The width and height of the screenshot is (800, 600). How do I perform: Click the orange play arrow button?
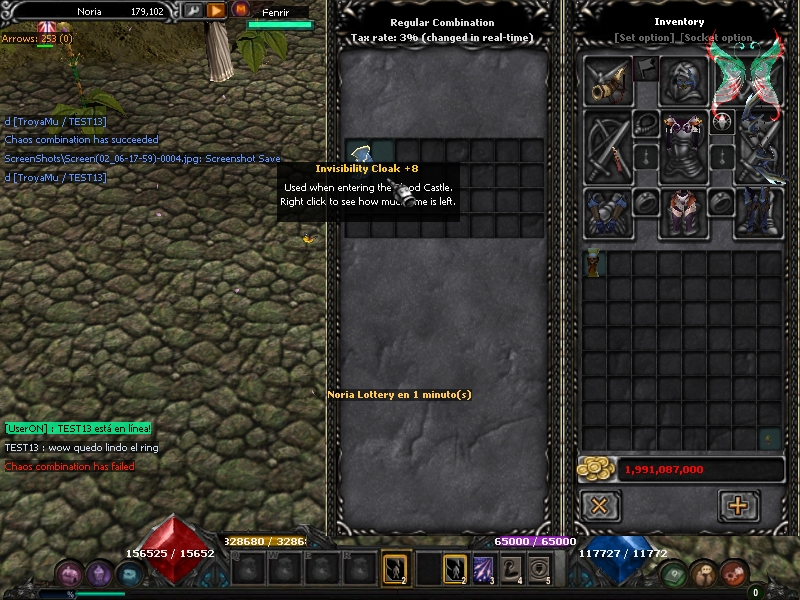[216, 11]
